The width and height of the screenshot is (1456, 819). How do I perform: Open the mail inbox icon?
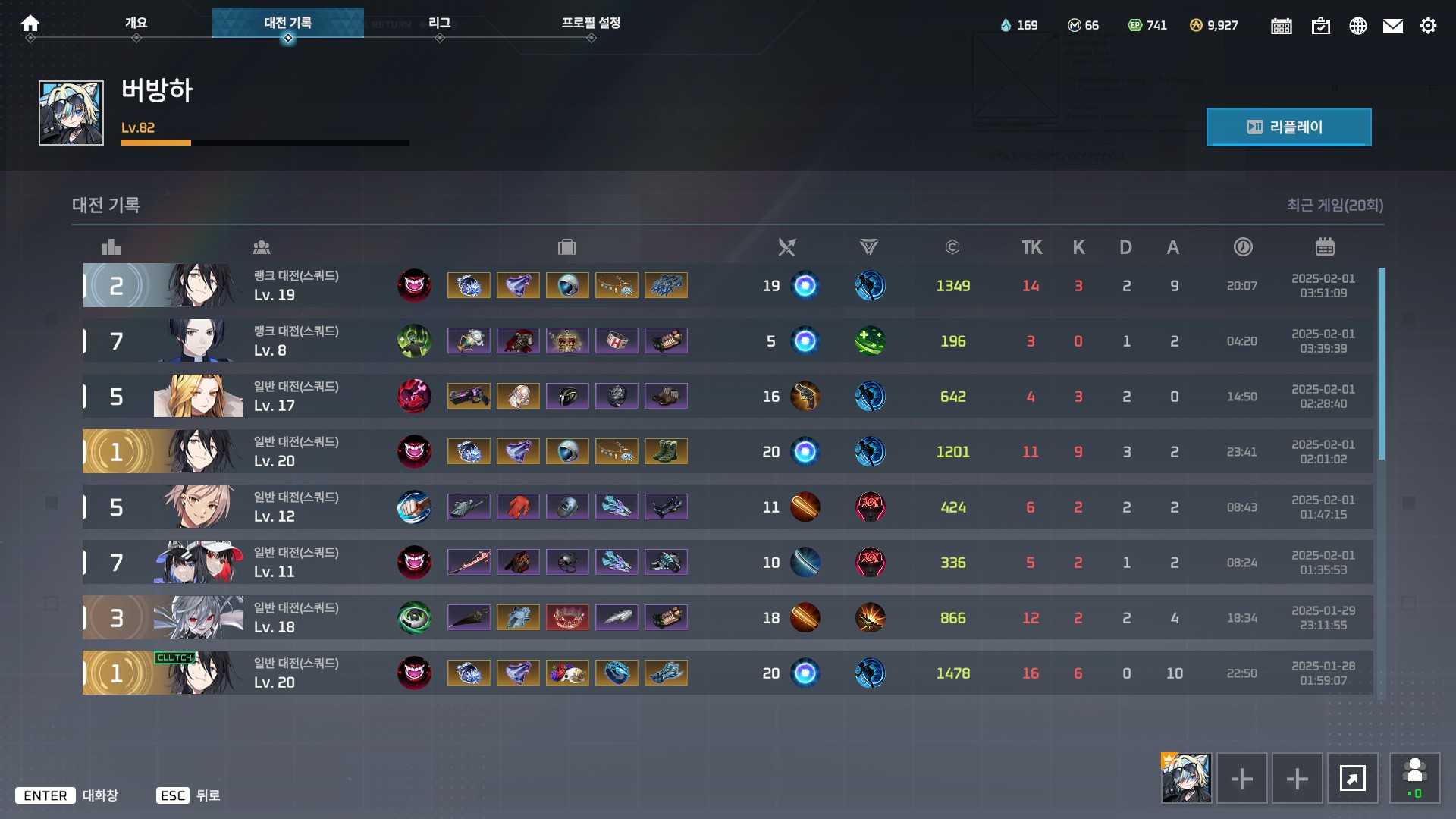coord(1393,25)
